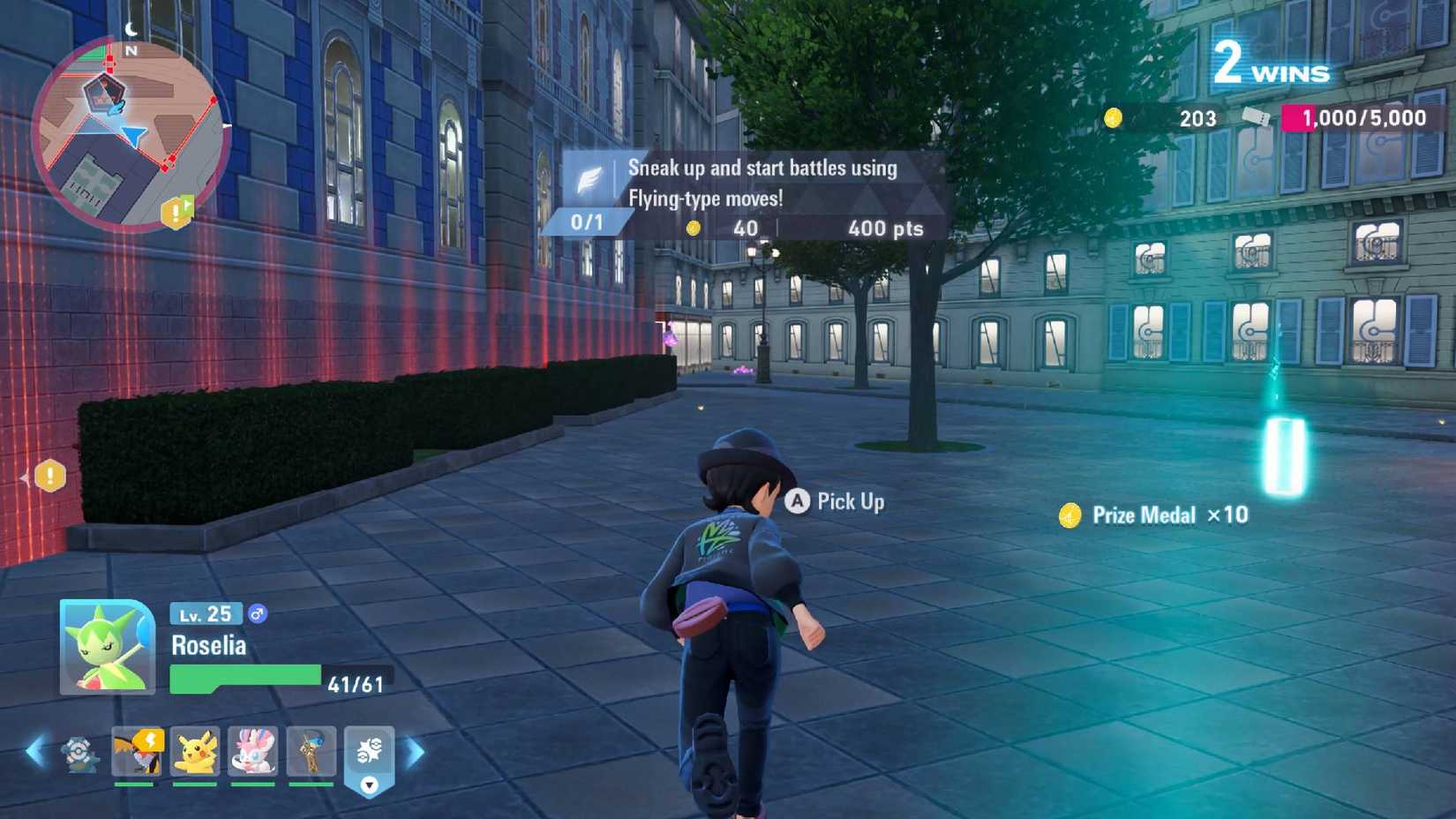The image size is (1456, 819).
Task: Click the Roselia portrait thumbnail
Action: point(106,649)
